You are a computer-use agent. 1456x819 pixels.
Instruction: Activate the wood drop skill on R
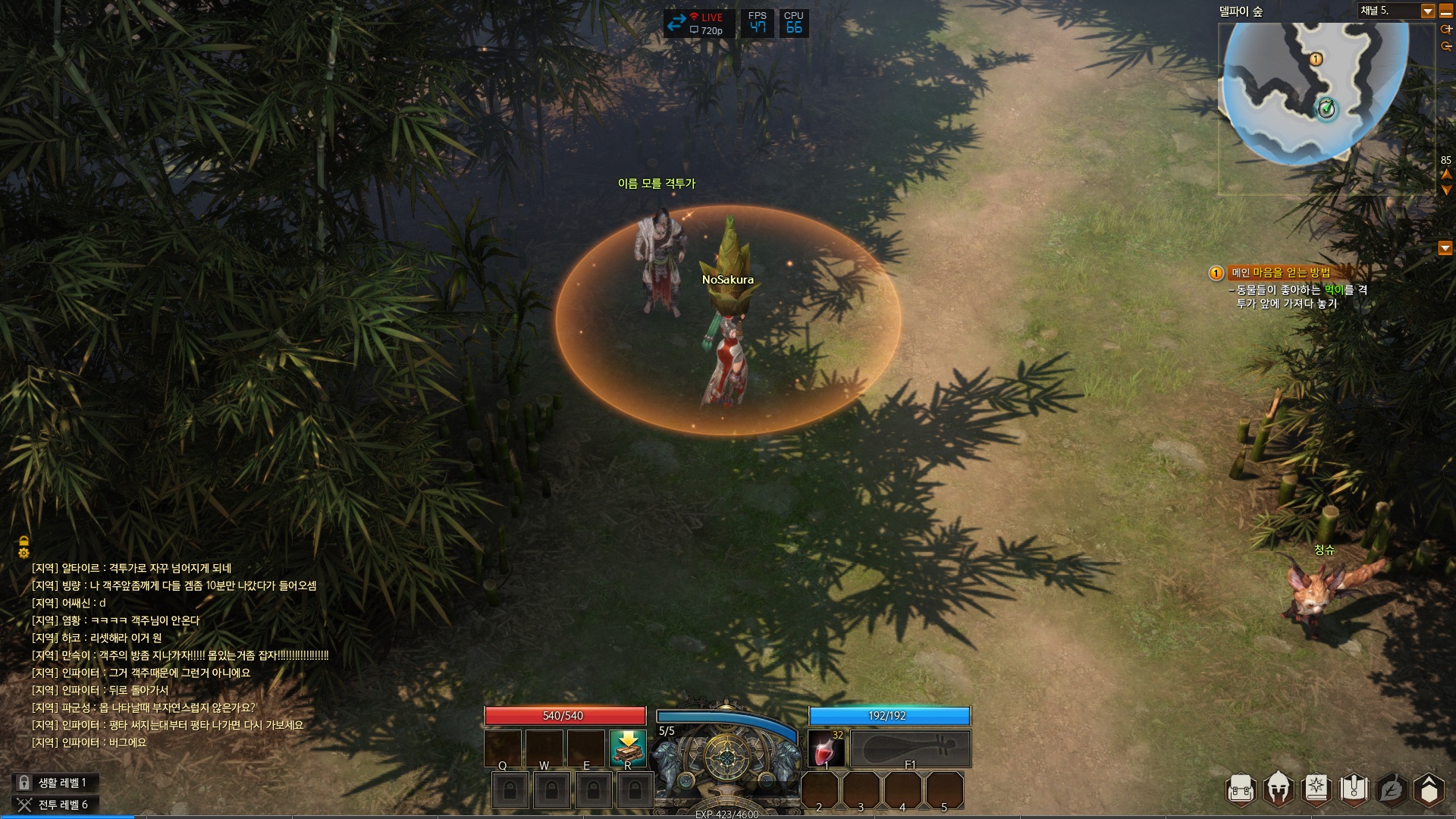click(628, 748)
